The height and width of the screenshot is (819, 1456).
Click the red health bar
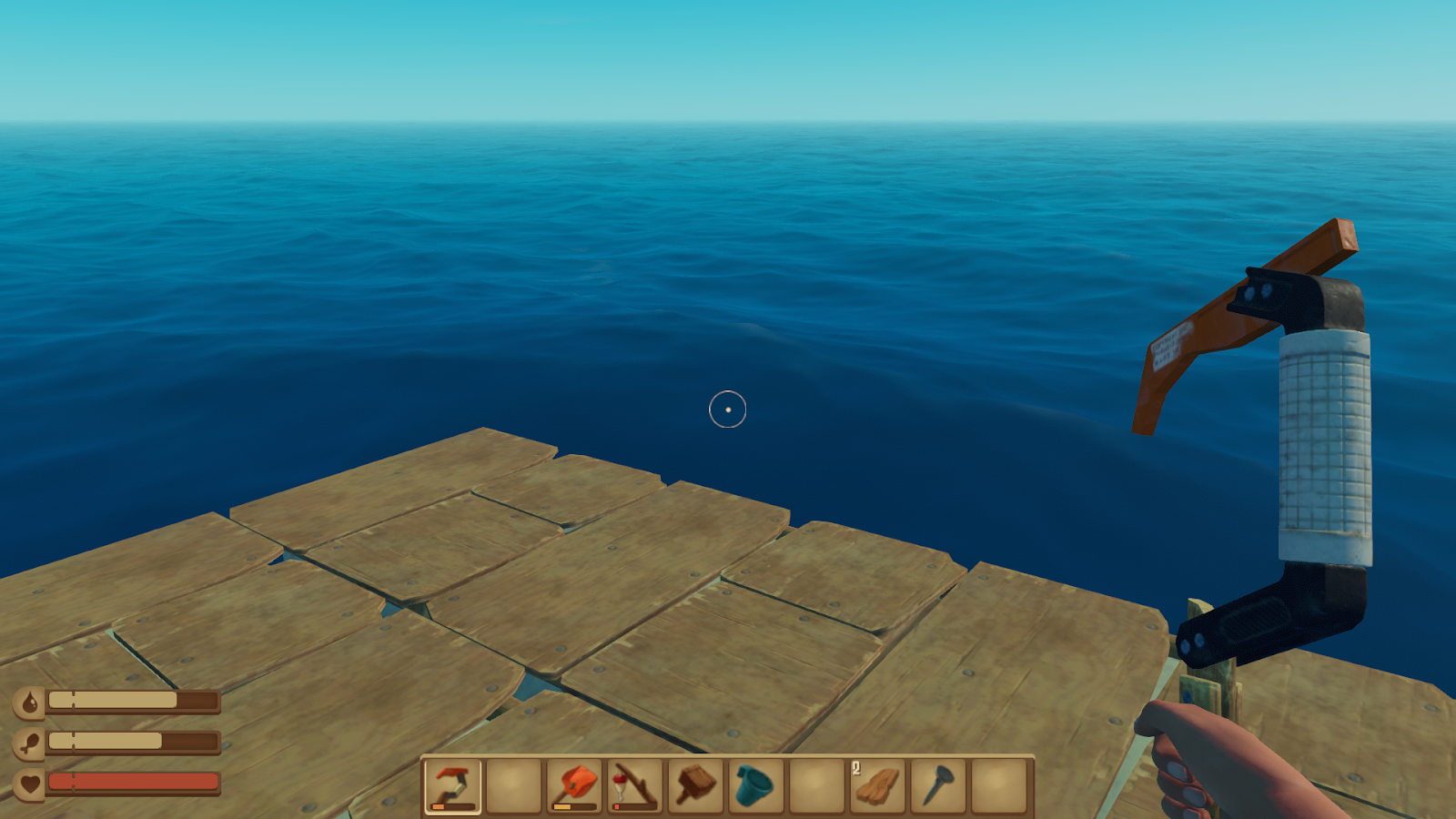(132, 780)
